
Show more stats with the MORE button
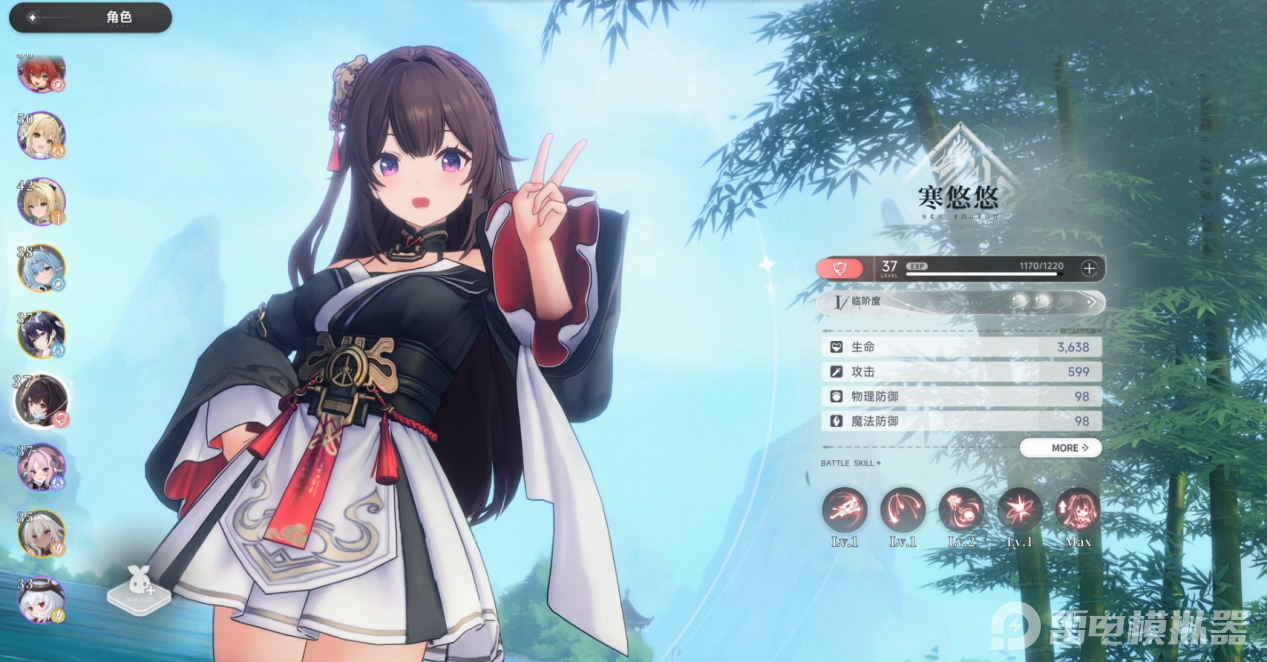tap(1061, 448)
